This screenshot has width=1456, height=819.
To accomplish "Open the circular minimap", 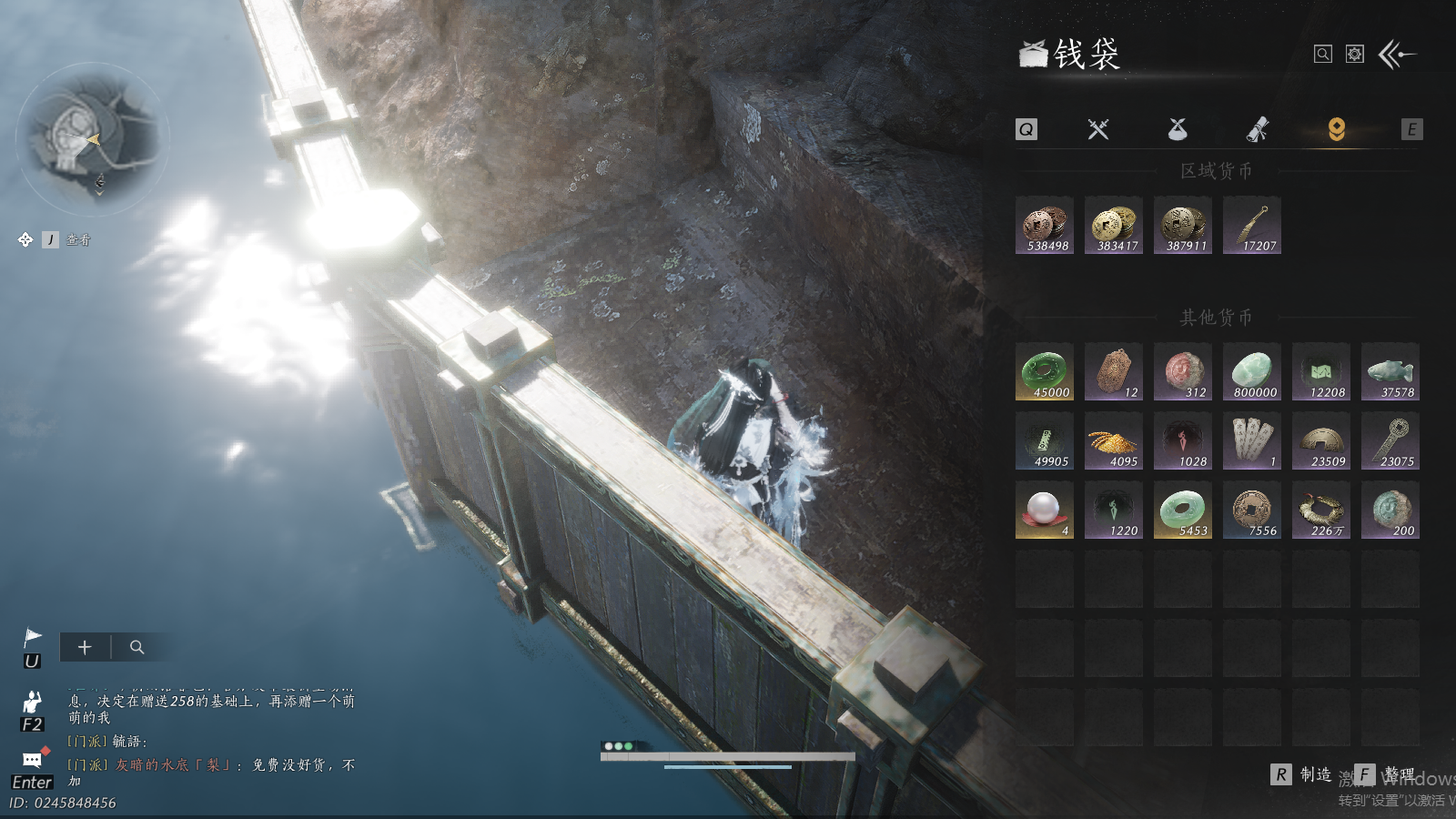I will [91, 138].
